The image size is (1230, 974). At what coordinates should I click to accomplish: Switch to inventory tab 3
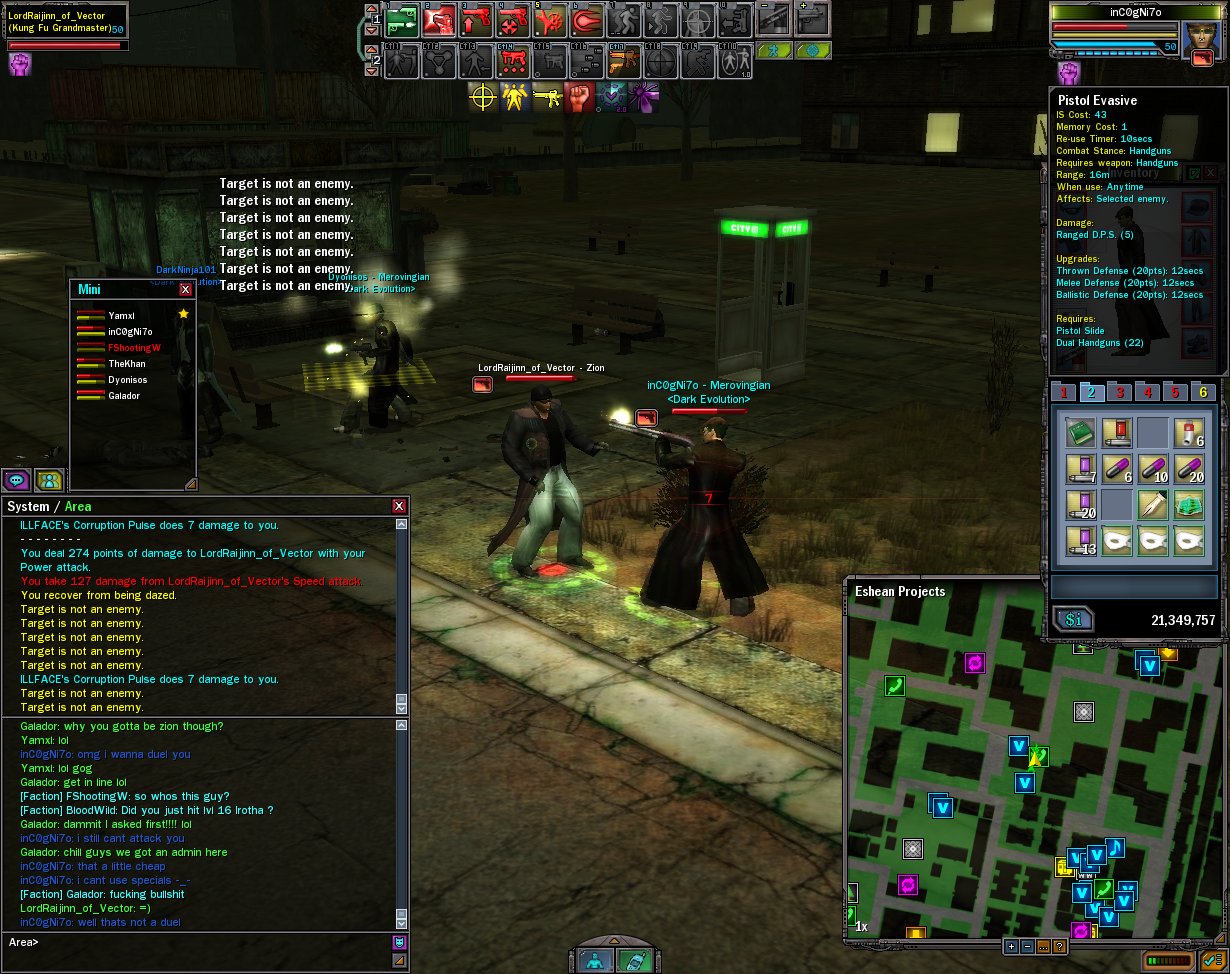(1121, 392)
